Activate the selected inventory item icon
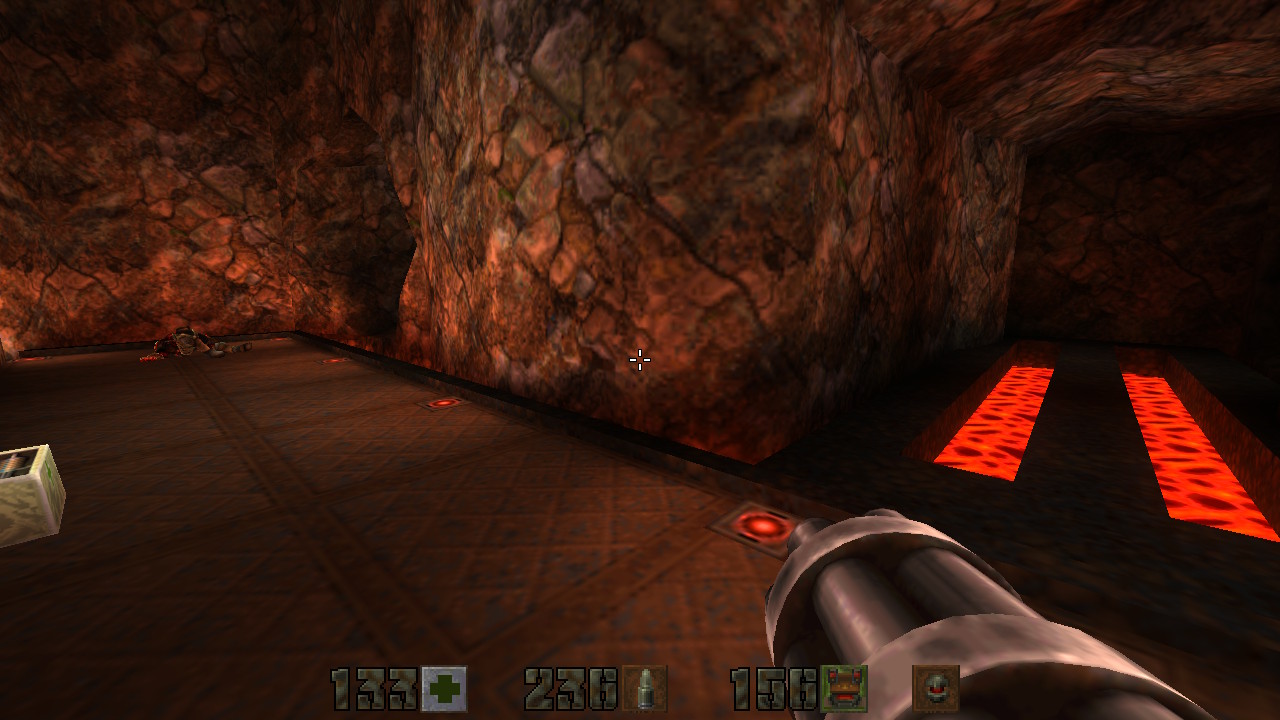This screenshot has width=1280, height=720. [x=935, y=689]
